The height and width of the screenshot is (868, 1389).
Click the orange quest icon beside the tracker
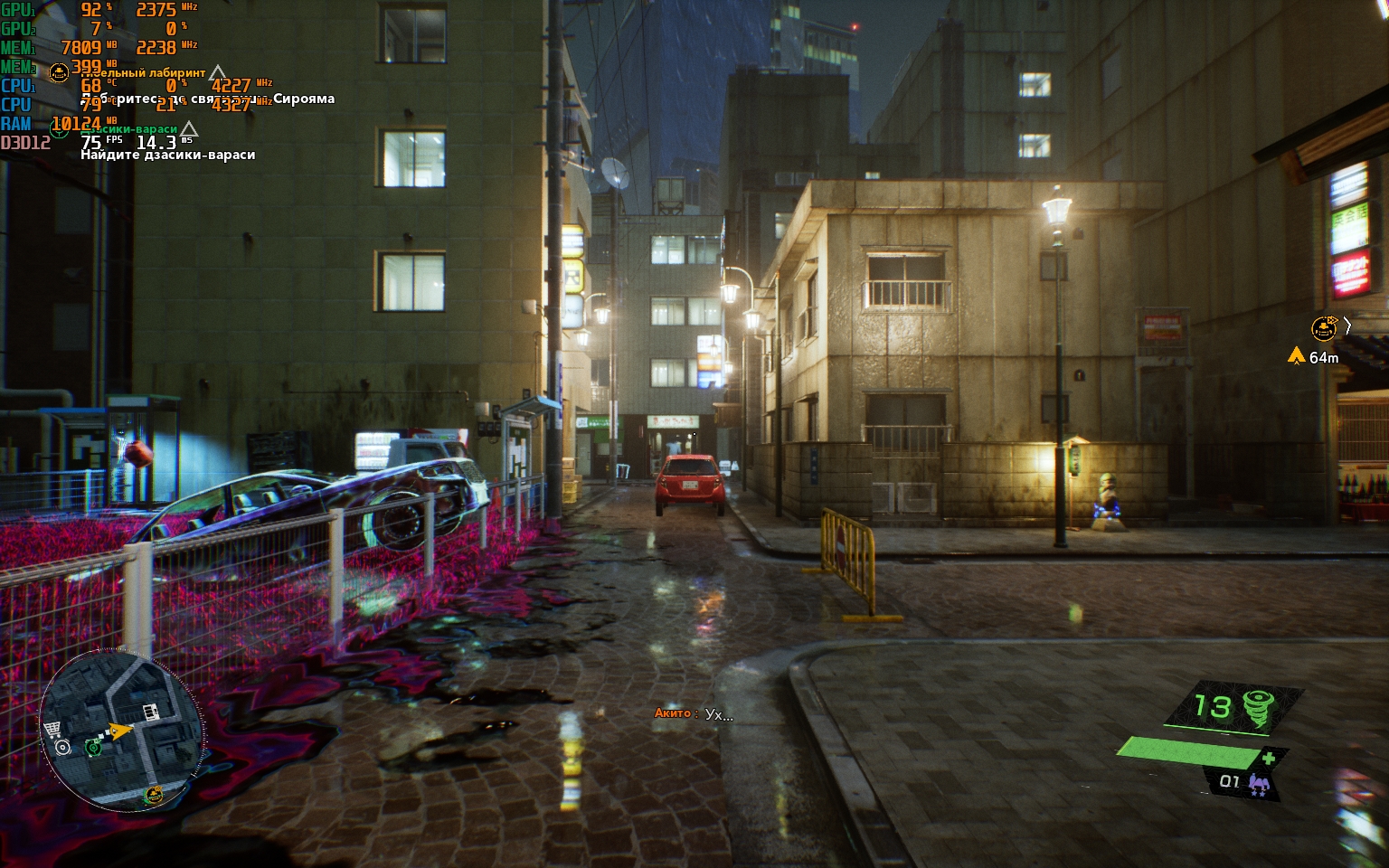tap(59, 72)
